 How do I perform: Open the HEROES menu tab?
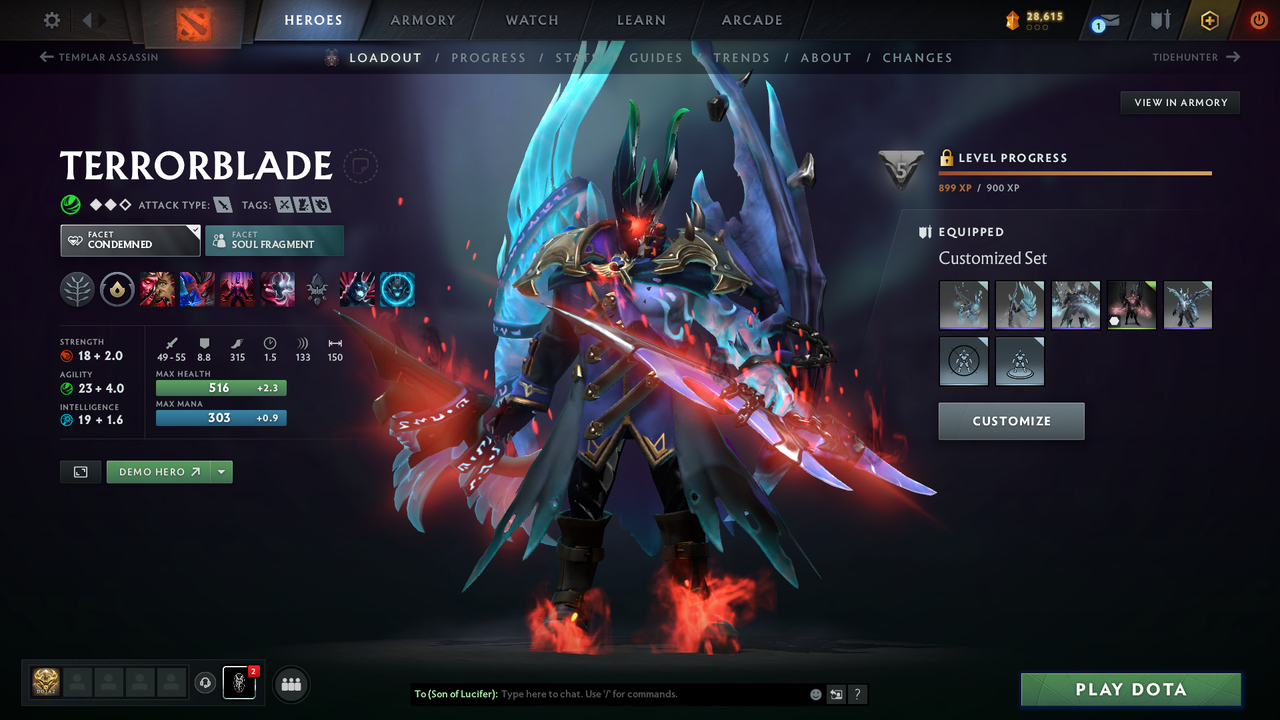[x=313, y=20]
